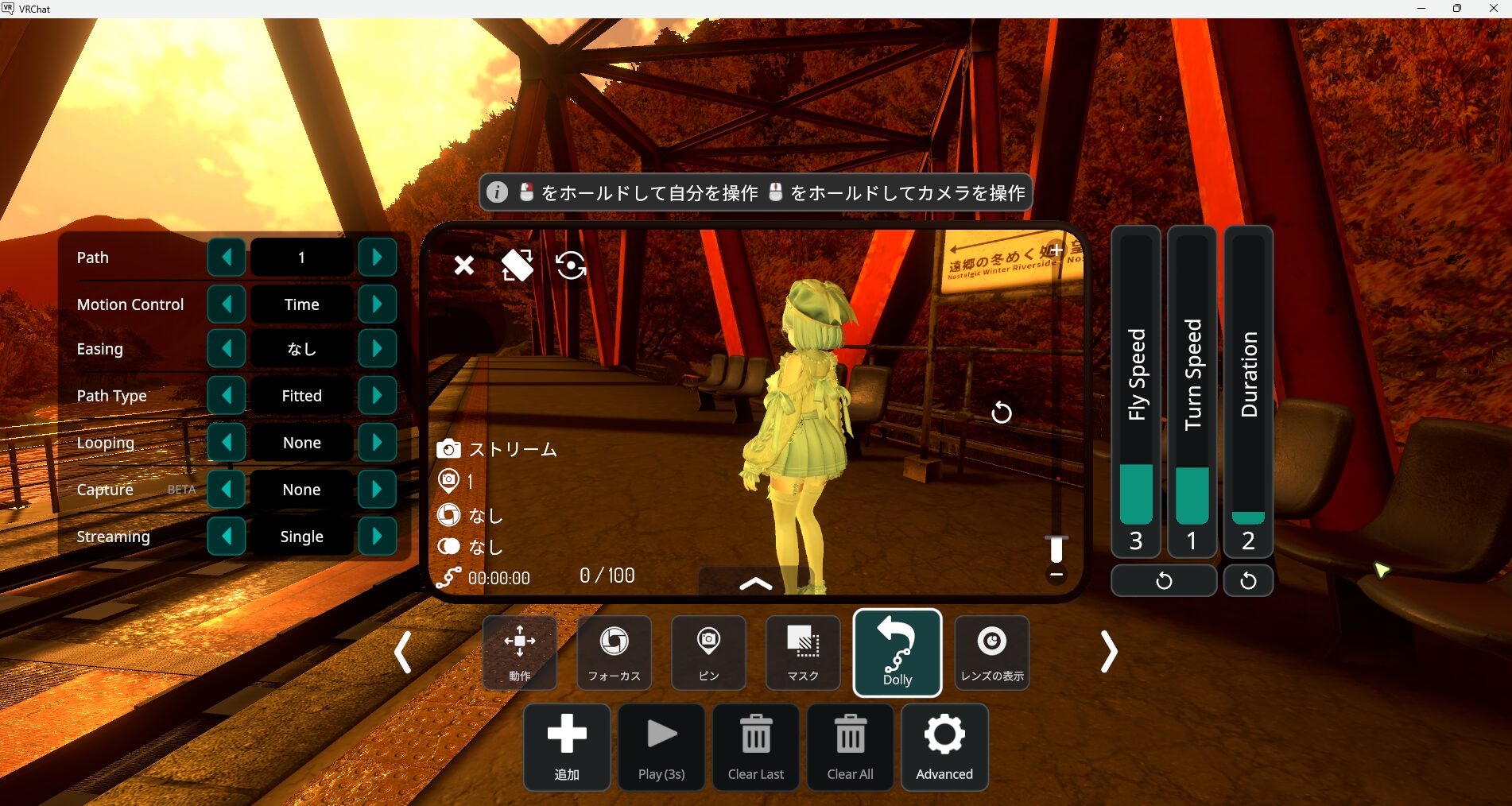
Task: Click Clear All to remove all waypoints
Action: pyautogui.click(x=849, y=746)
